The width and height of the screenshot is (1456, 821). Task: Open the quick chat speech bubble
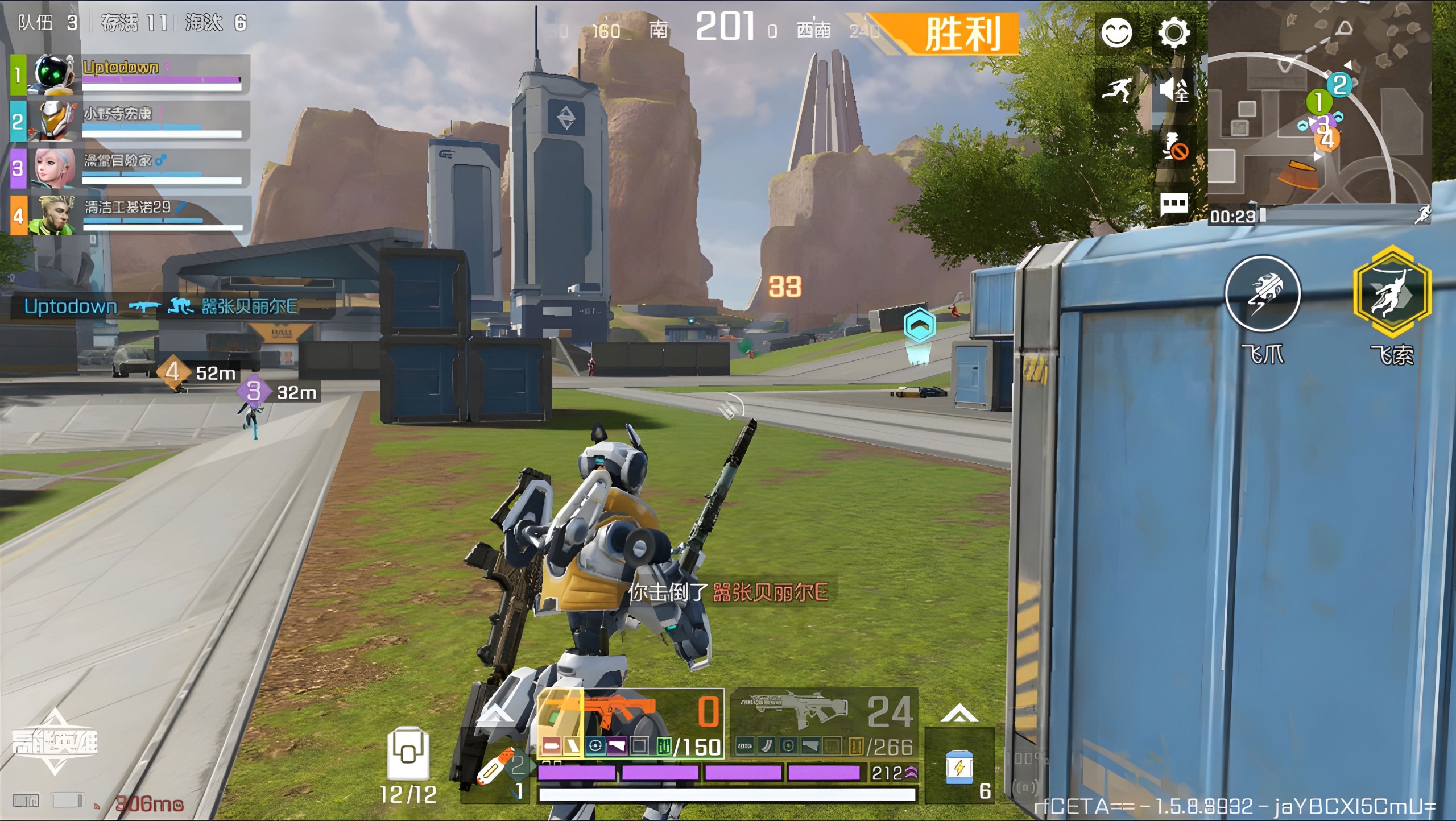[1173, 204]
